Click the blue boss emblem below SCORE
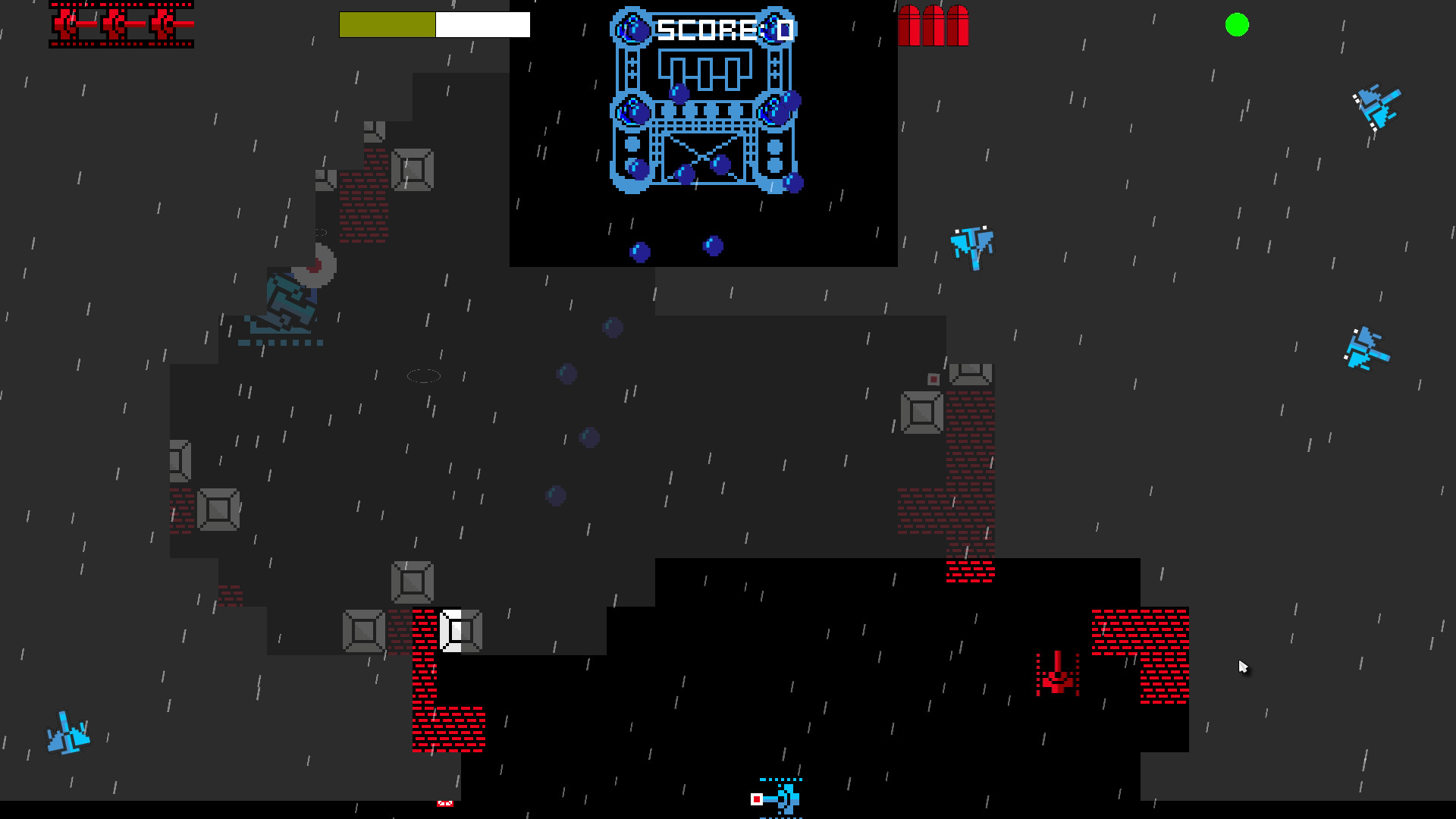Screen dimensions: 1456x819 tap(704, 121)
